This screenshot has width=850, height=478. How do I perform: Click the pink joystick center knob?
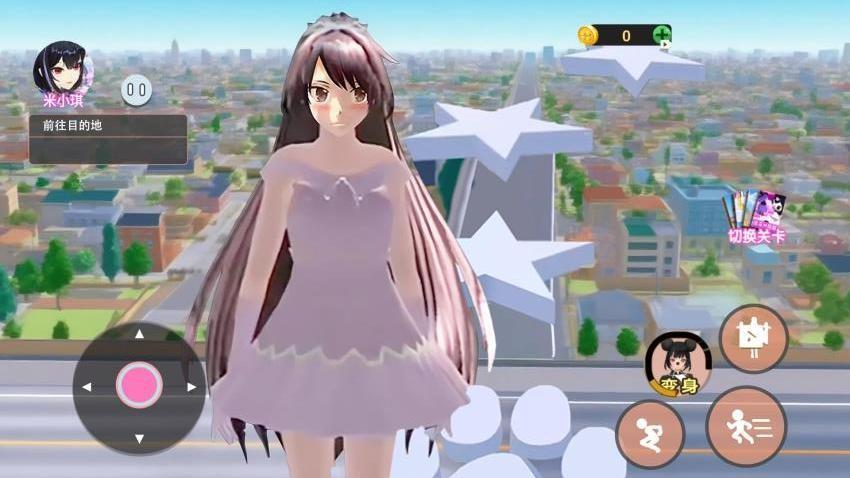click(x=139, y=385)
